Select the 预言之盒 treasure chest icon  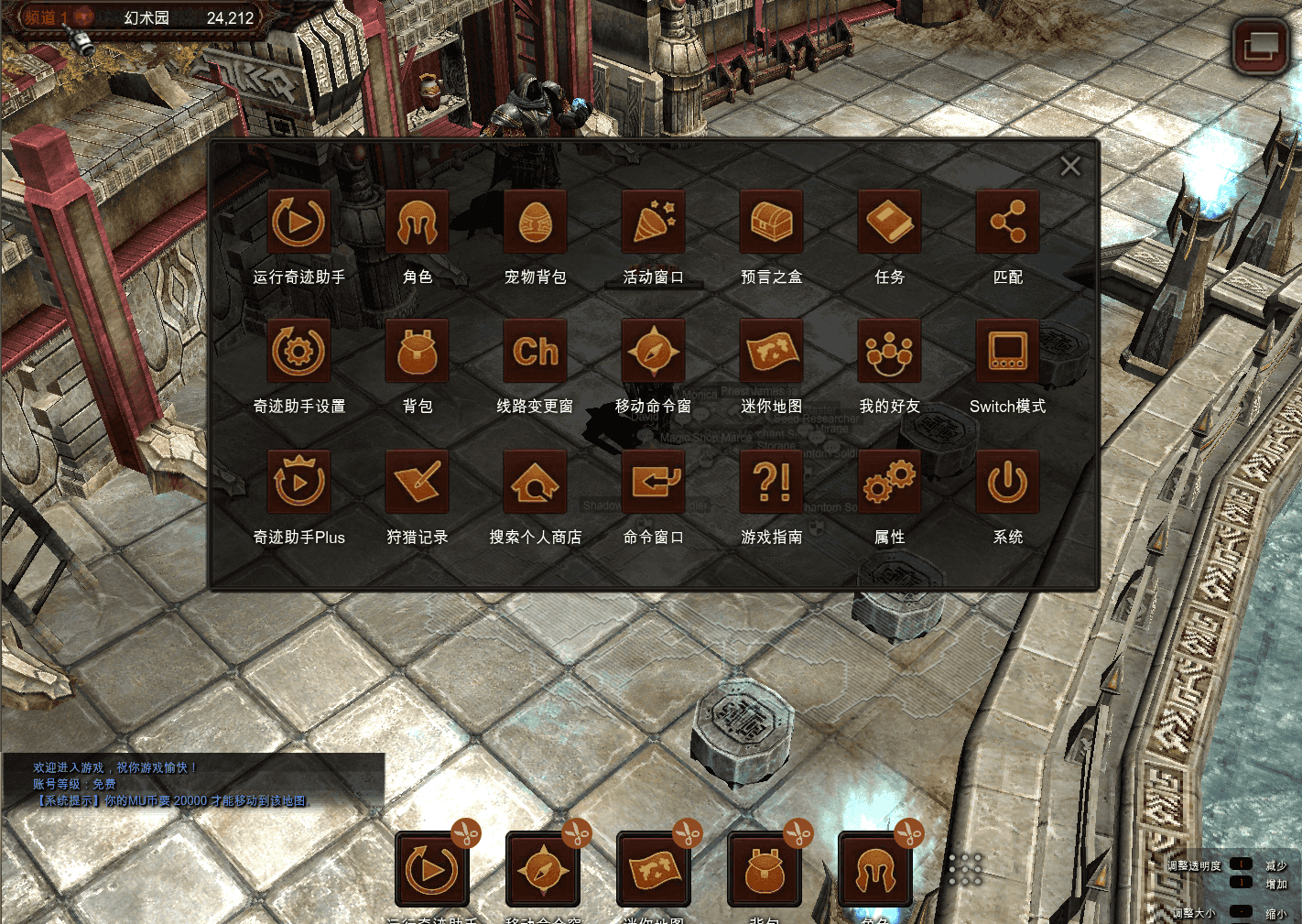coord(771,223)
